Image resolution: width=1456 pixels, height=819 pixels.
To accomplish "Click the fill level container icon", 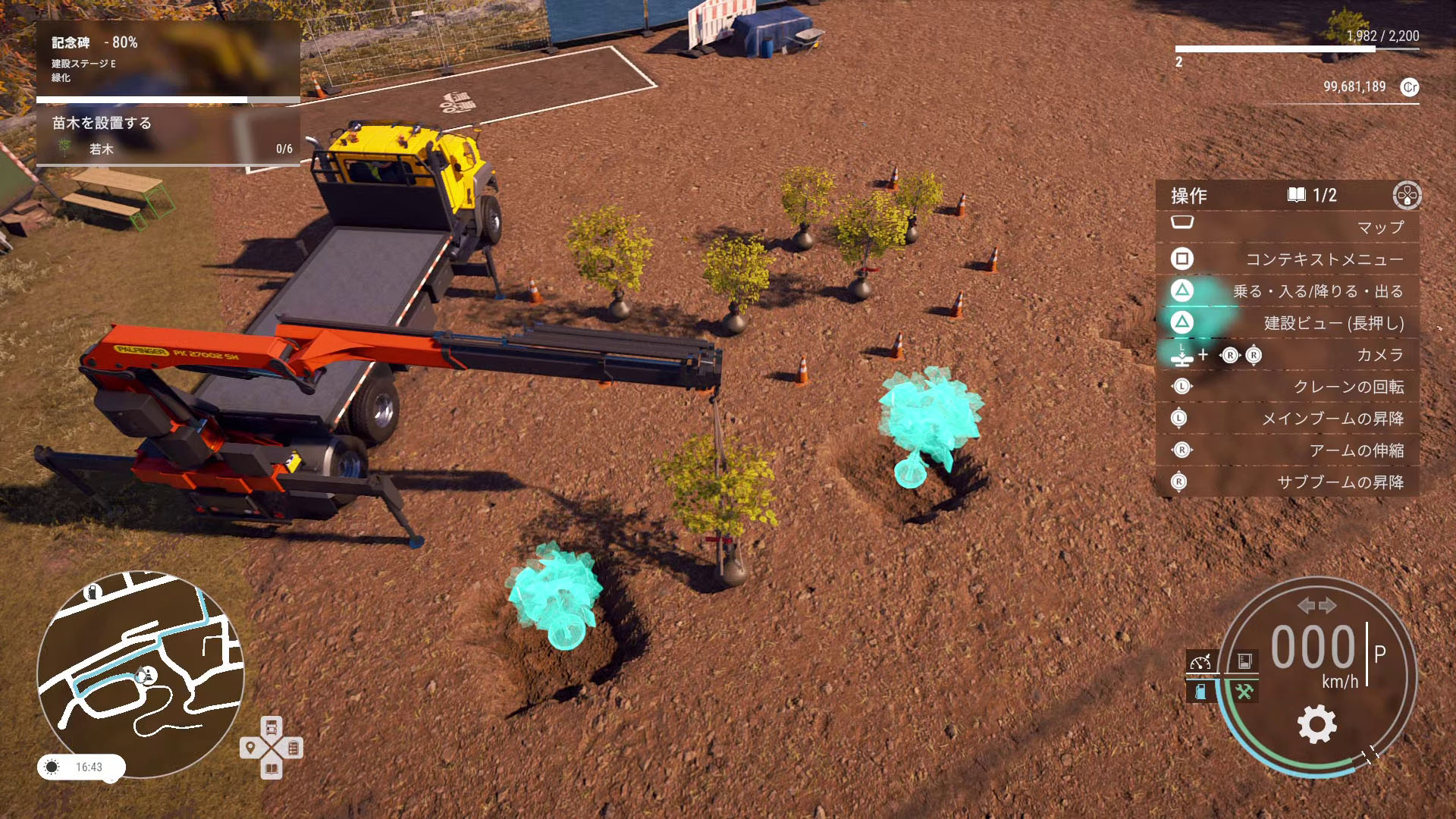I will pyautogui.click(x=1244, y=662).
